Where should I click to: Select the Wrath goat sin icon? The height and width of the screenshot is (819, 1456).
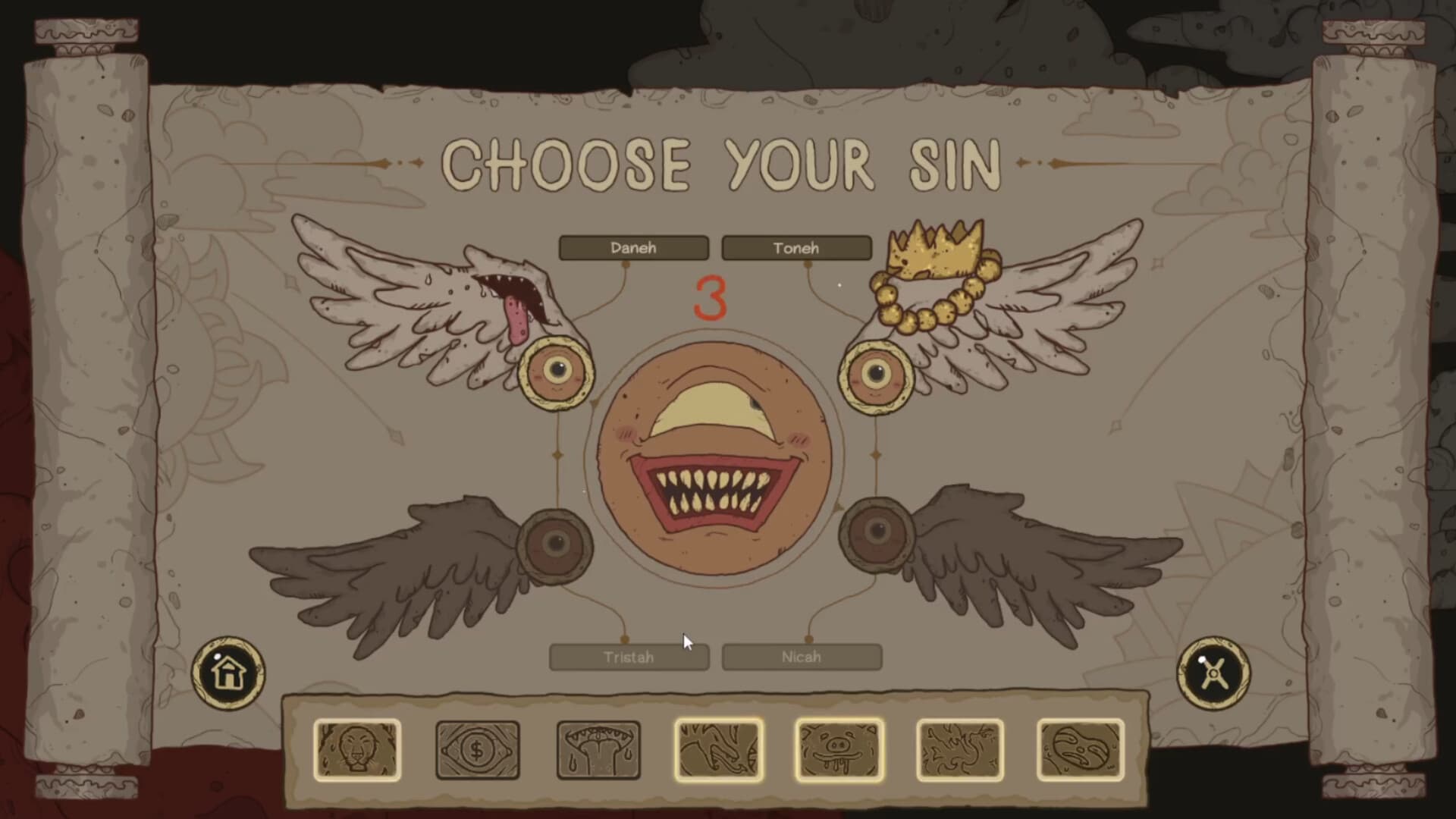pos(719,749)
